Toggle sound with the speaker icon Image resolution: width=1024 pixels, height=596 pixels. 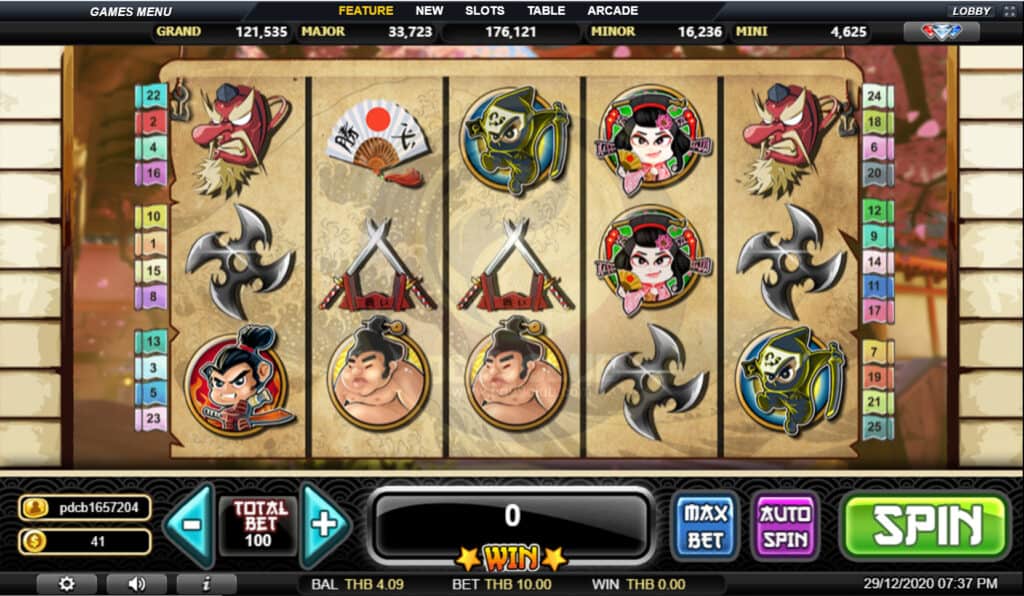[x=136, y=584]
